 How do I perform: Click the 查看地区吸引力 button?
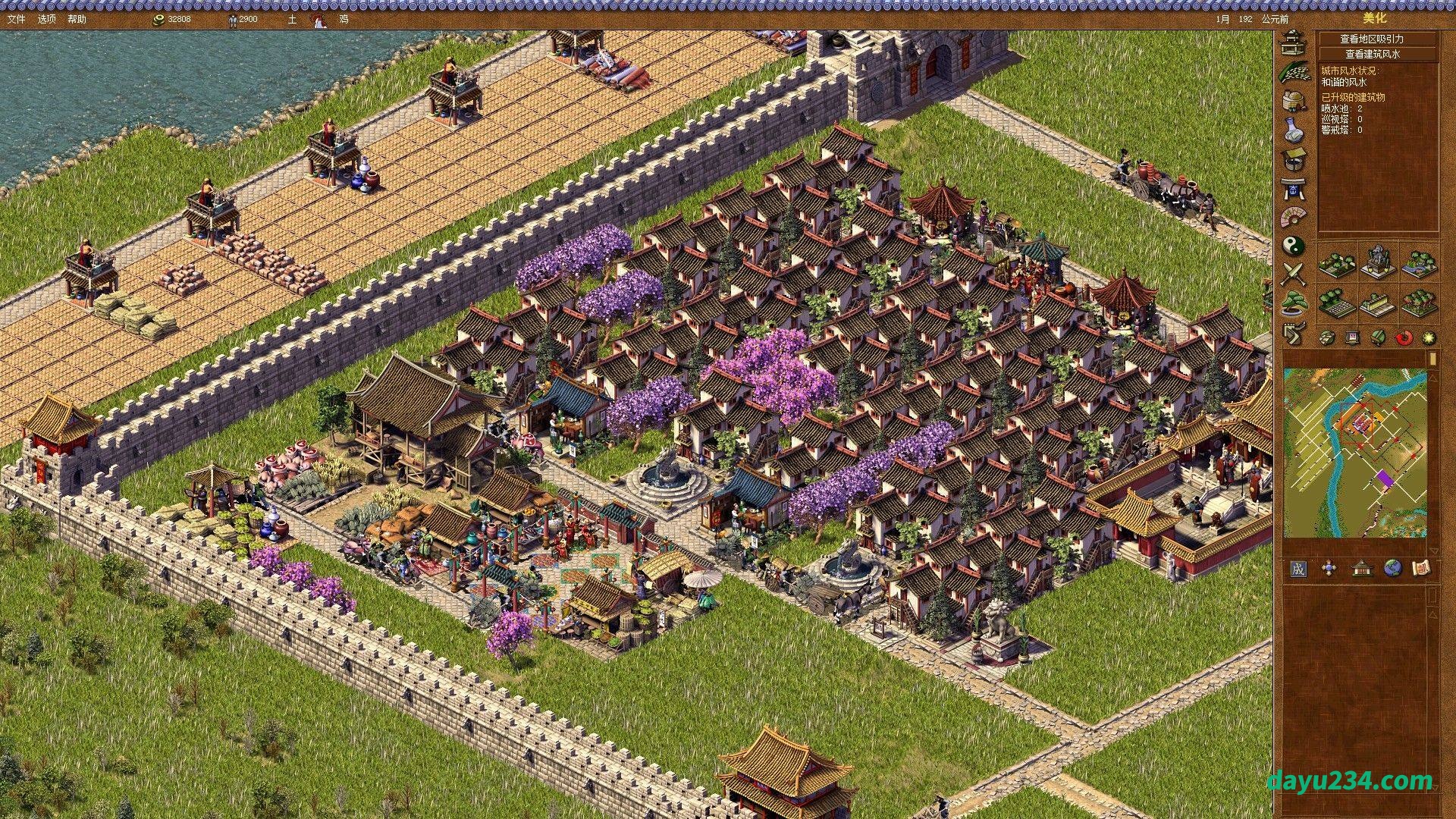[x=1376, y=39]
